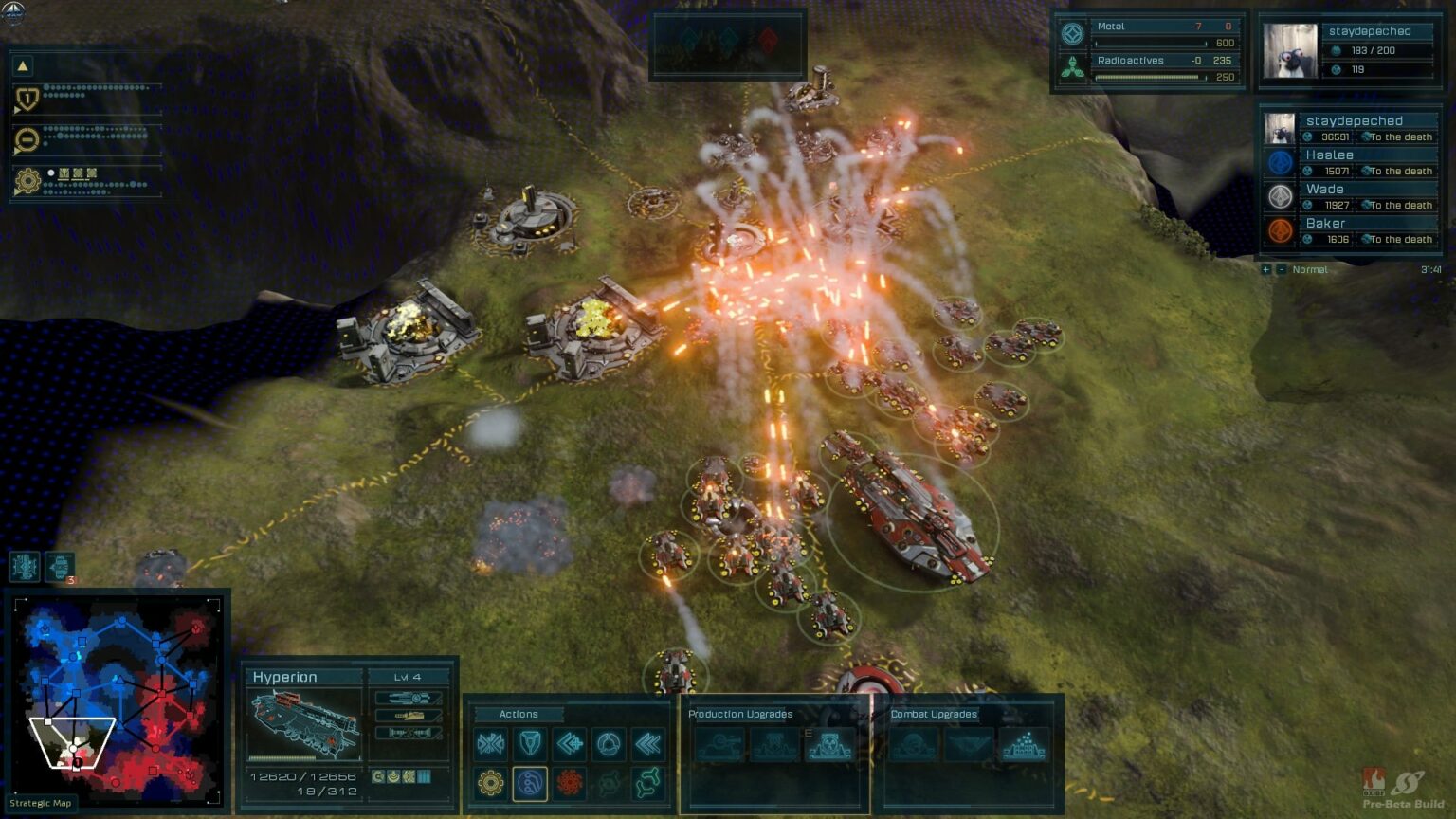Select the highlighted blue swirl action
This screenshot has height=819, width=1456.
click(530, 784)
